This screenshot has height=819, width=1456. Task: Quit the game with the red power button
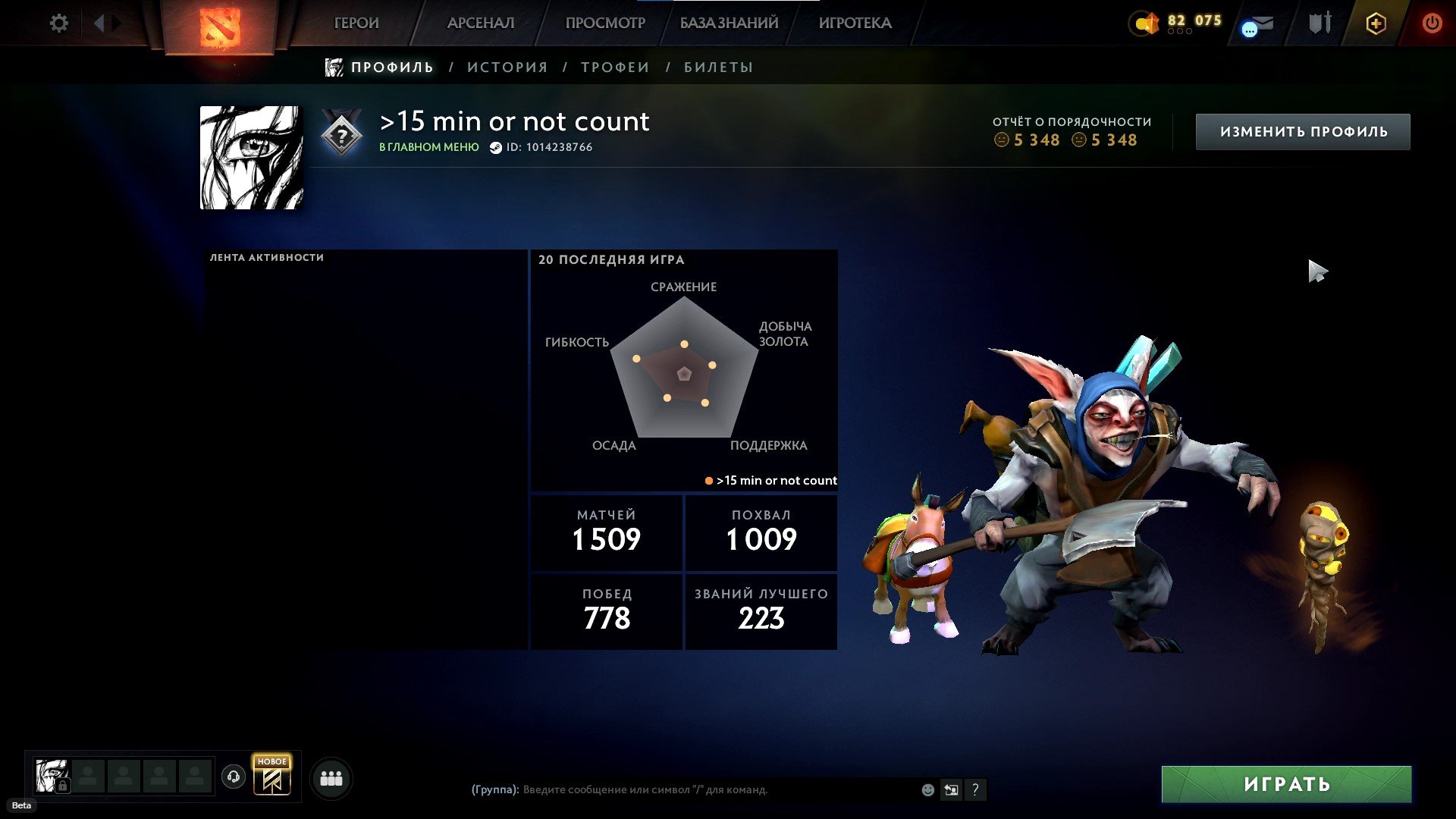[1432, 24]
